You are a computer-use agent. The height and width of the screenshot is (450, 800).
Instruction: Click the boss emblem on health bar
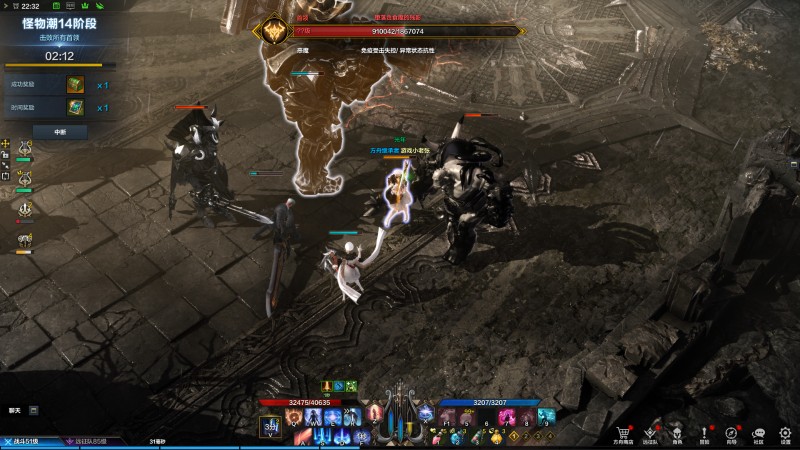tap(272, 31)
